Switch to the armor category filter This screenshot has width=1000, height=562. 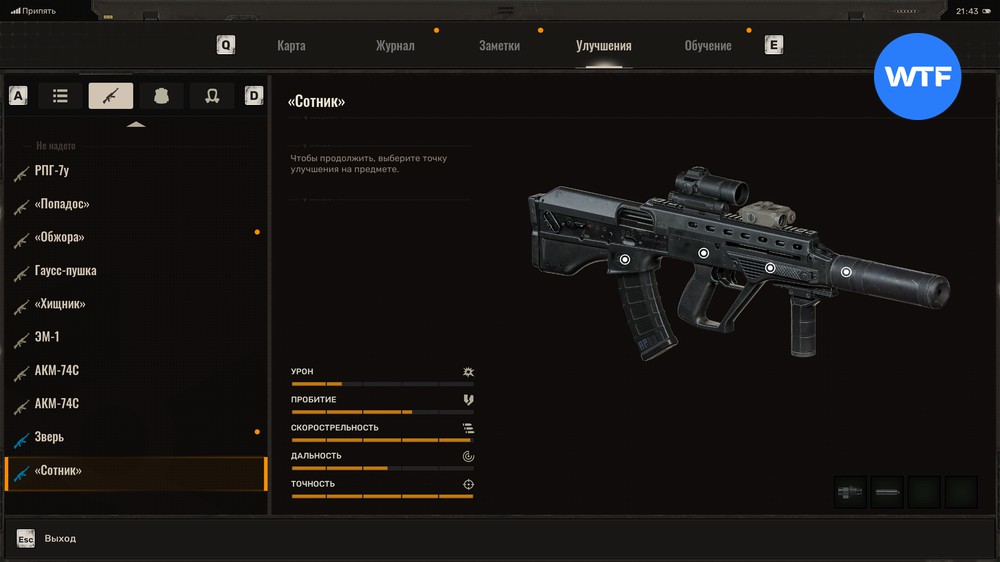click(x=161, y=96)
